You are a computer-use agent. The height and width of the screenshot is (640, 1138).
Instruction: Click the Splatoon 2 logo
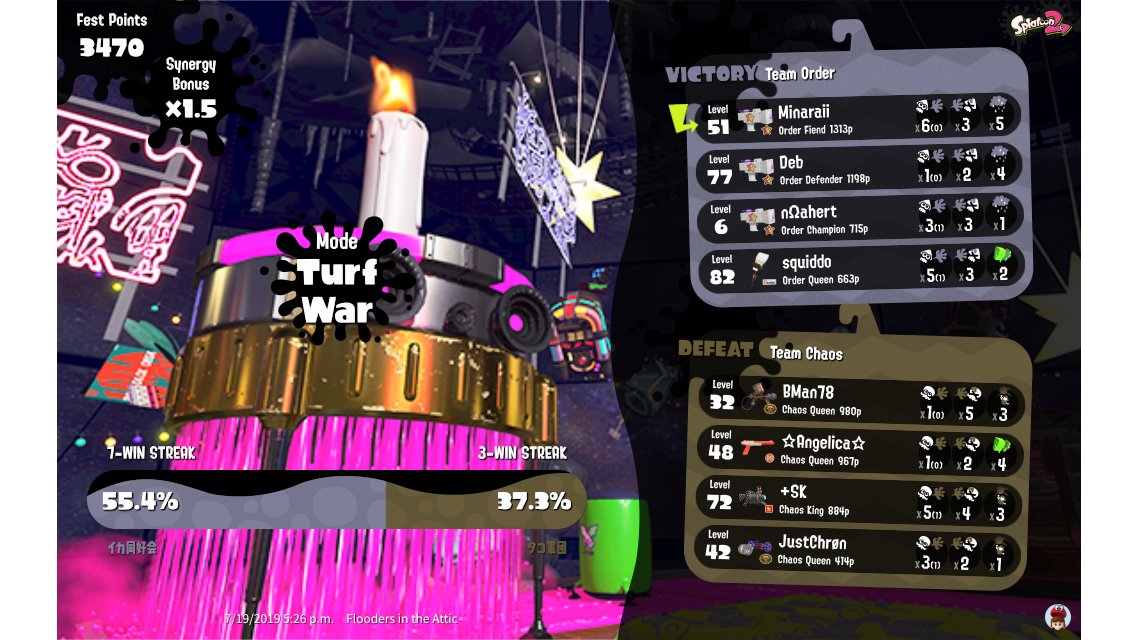click(x=1040, y=25)
